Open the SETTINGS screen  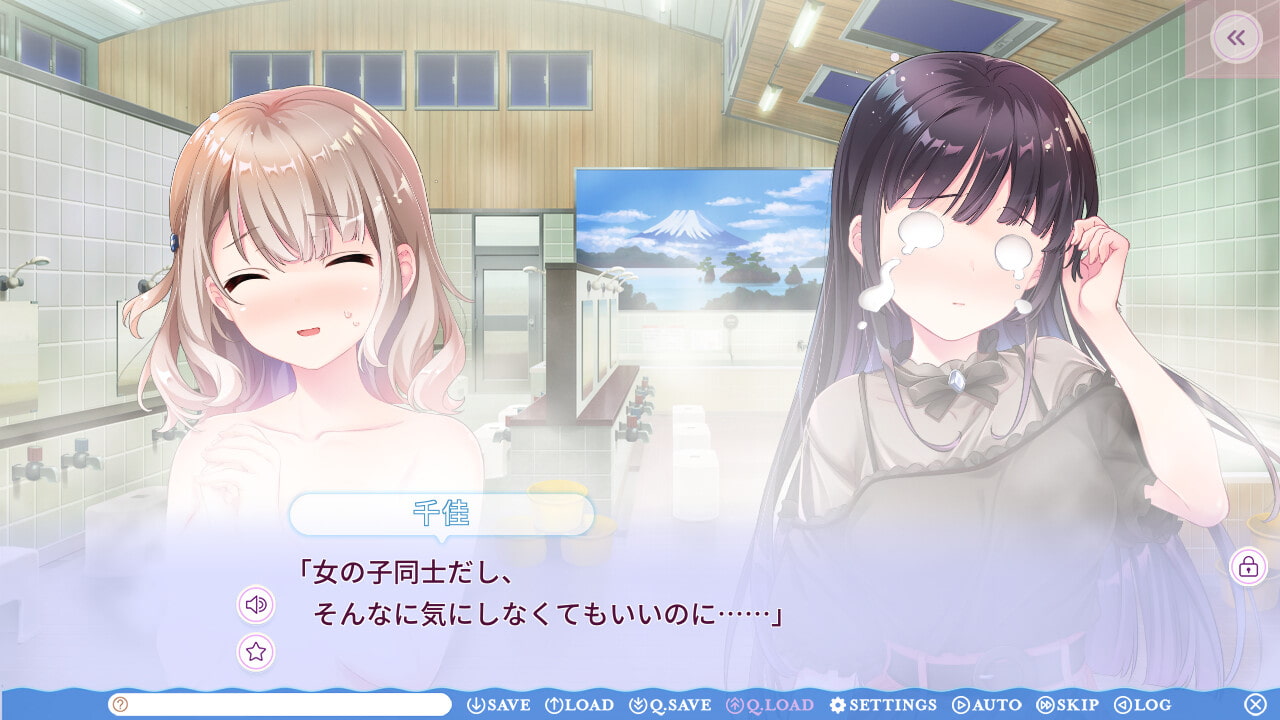pyautogui.click(x=883, y=705)
